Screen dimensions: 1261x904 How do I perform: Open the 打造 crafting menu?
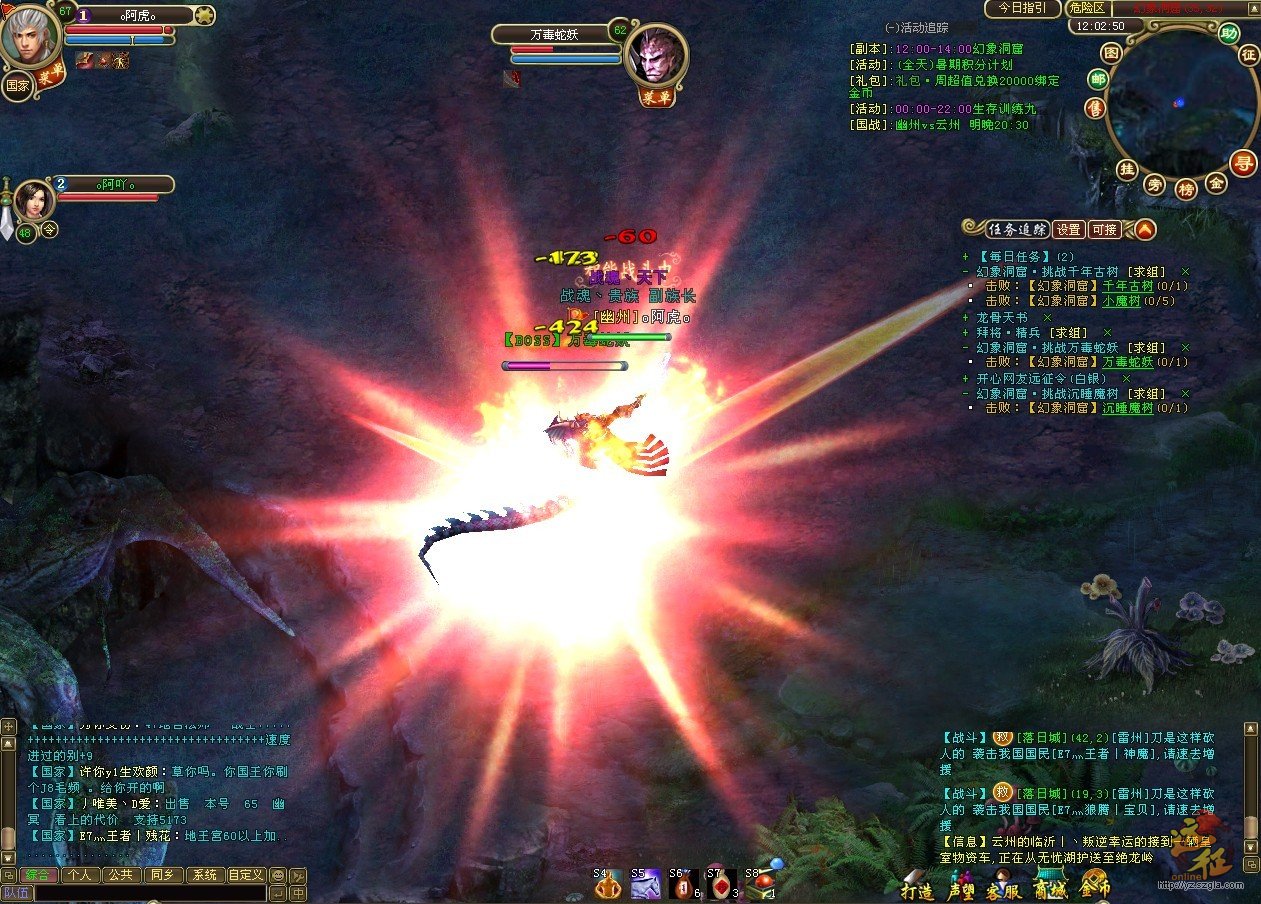tap(917, 889)
